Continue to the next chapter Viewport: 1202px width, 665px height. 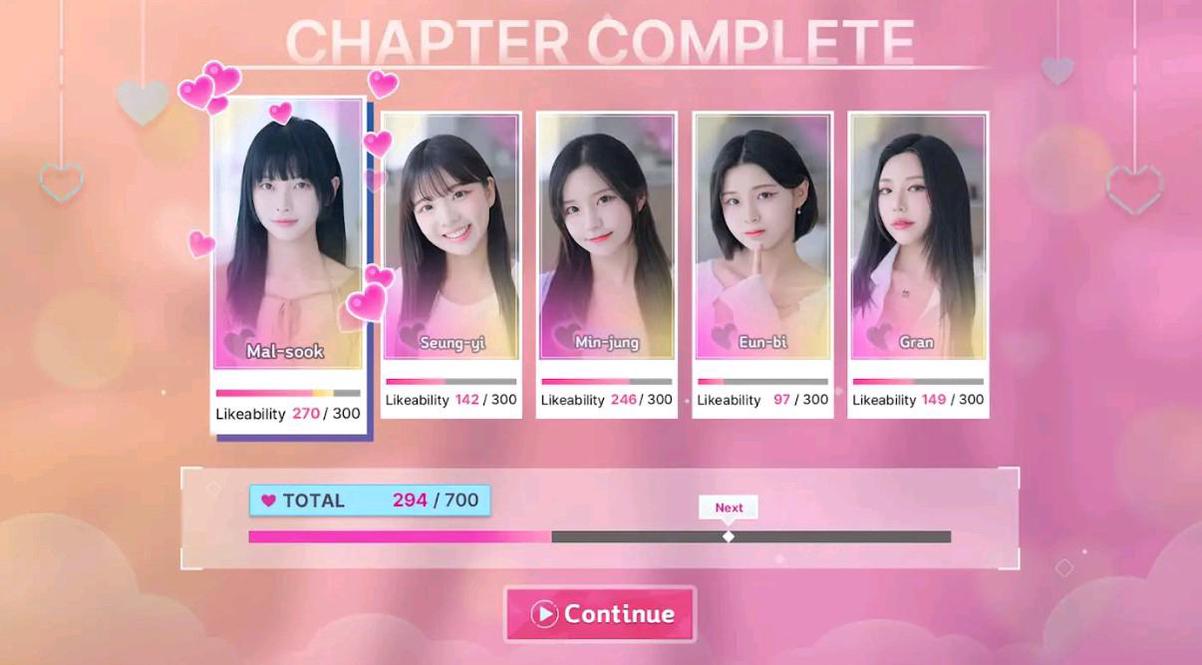(x=600, y=613)
